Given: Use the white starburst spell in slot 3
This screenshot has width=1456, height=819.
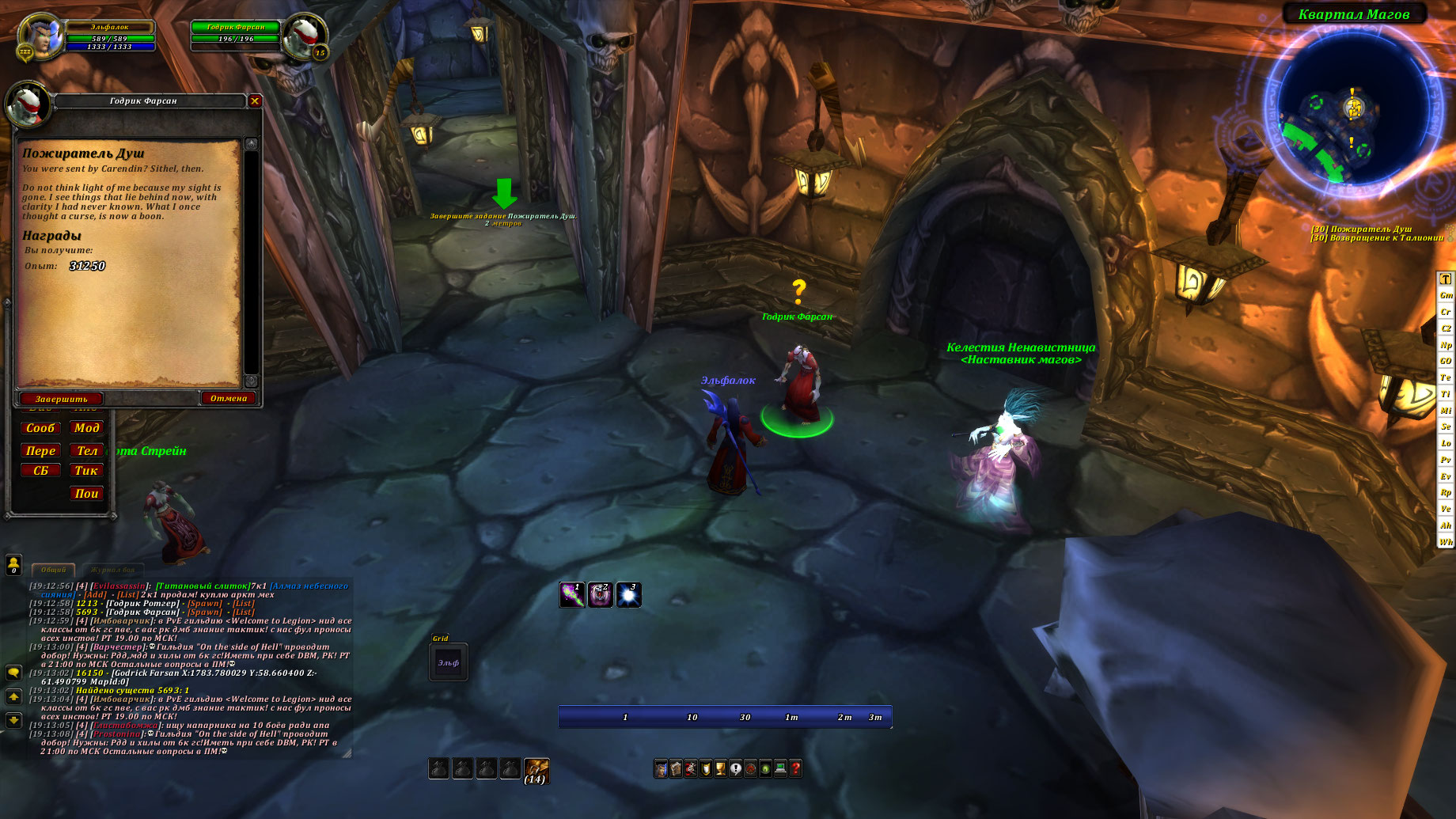Looking at the screenshot, I should point(628,595).
